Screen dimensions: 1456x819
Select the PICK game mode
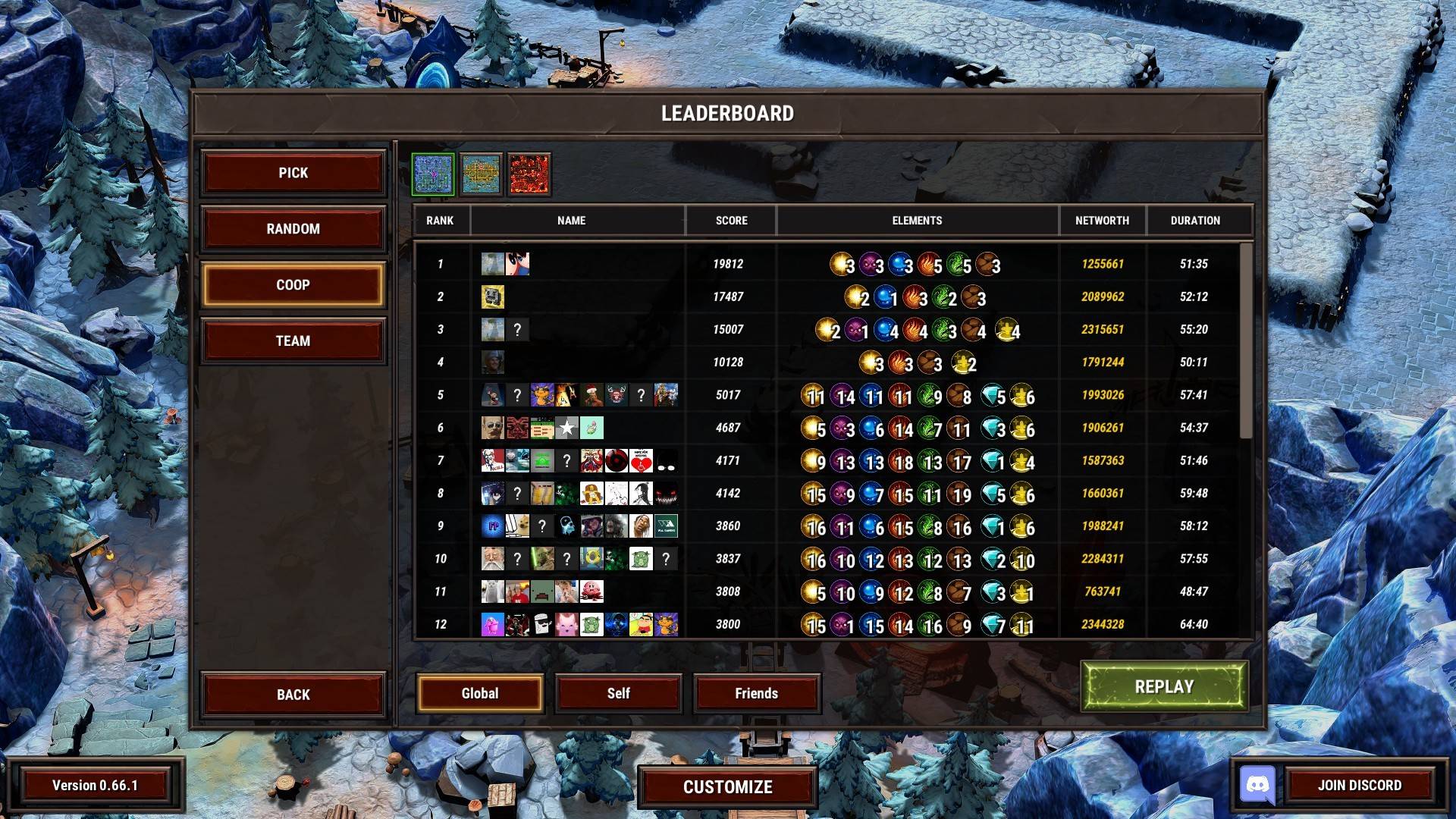click(x=293, y=173)
